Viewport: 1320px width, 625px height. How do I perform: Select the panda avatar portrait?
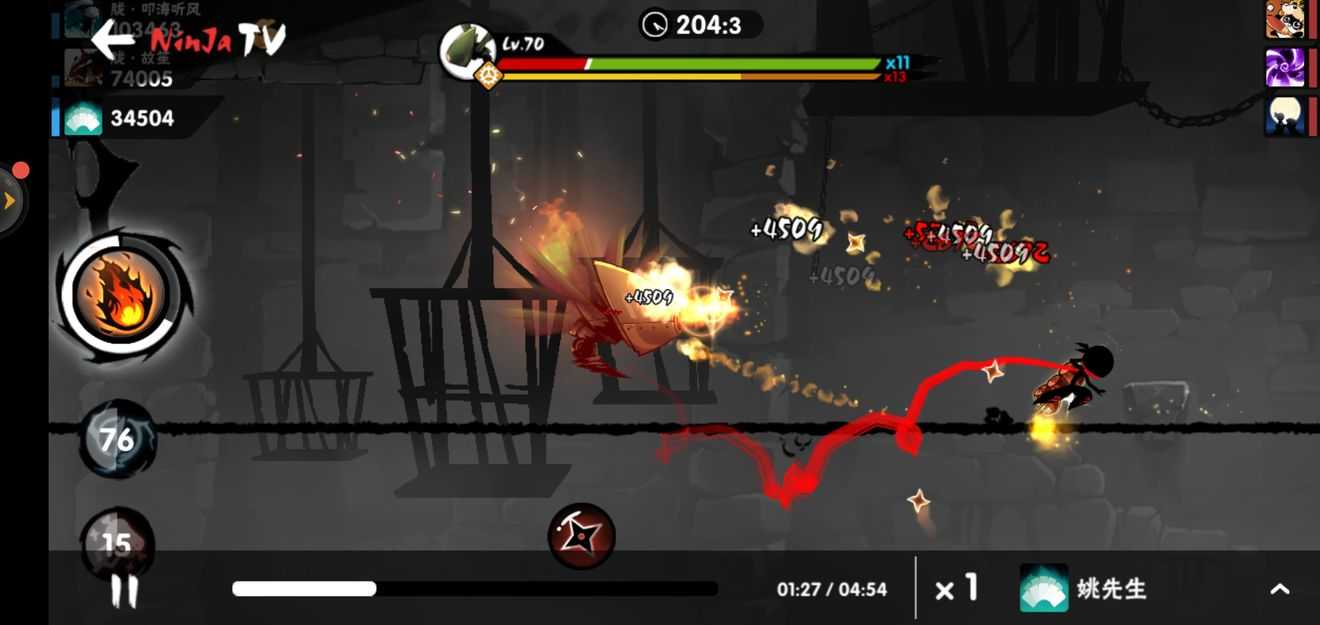(x=1284, y=19)
